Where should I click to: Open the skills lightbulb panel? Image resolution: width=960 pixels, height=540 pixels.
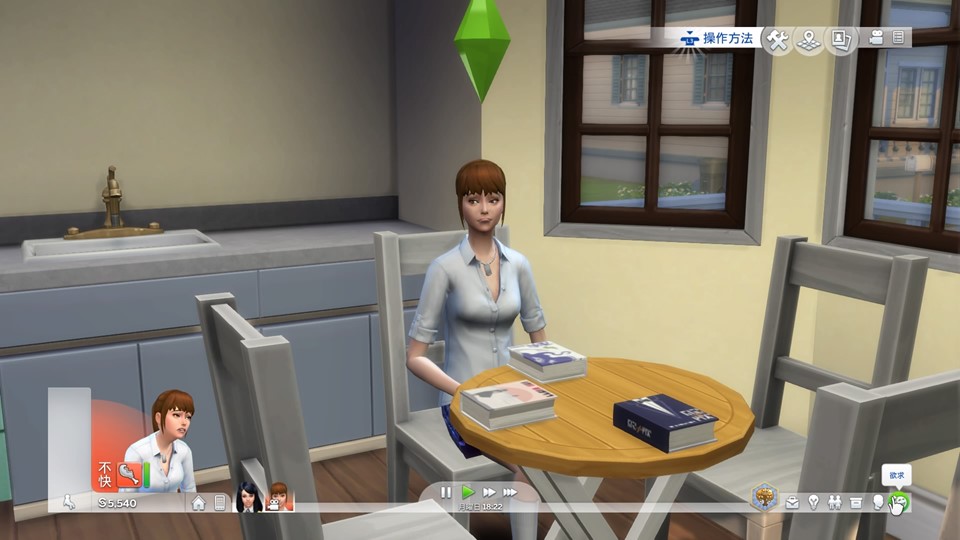pyautogui.click(x=813, y=503)
